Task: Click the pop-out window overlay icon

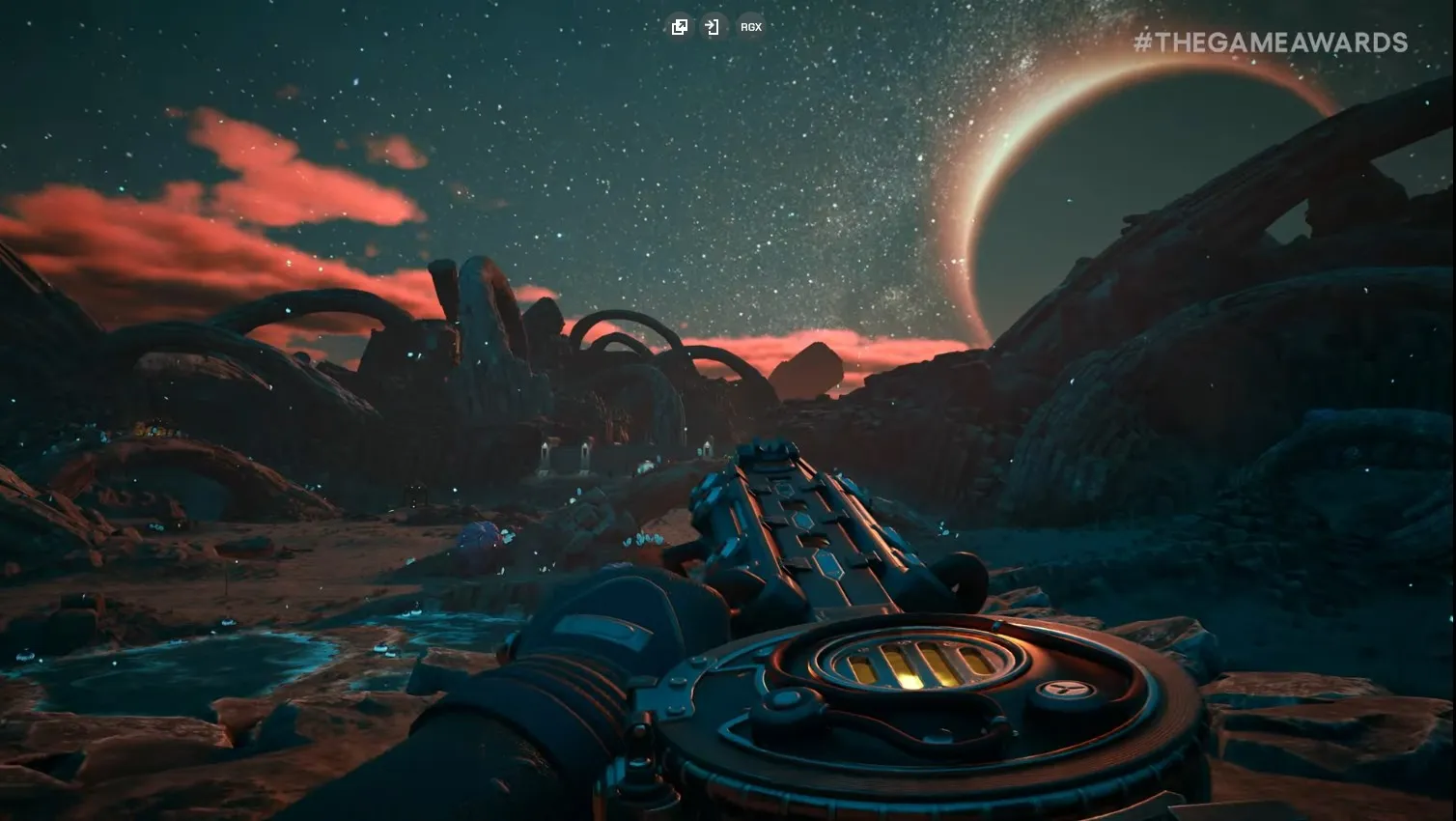Action: click(x=680, y=27)
